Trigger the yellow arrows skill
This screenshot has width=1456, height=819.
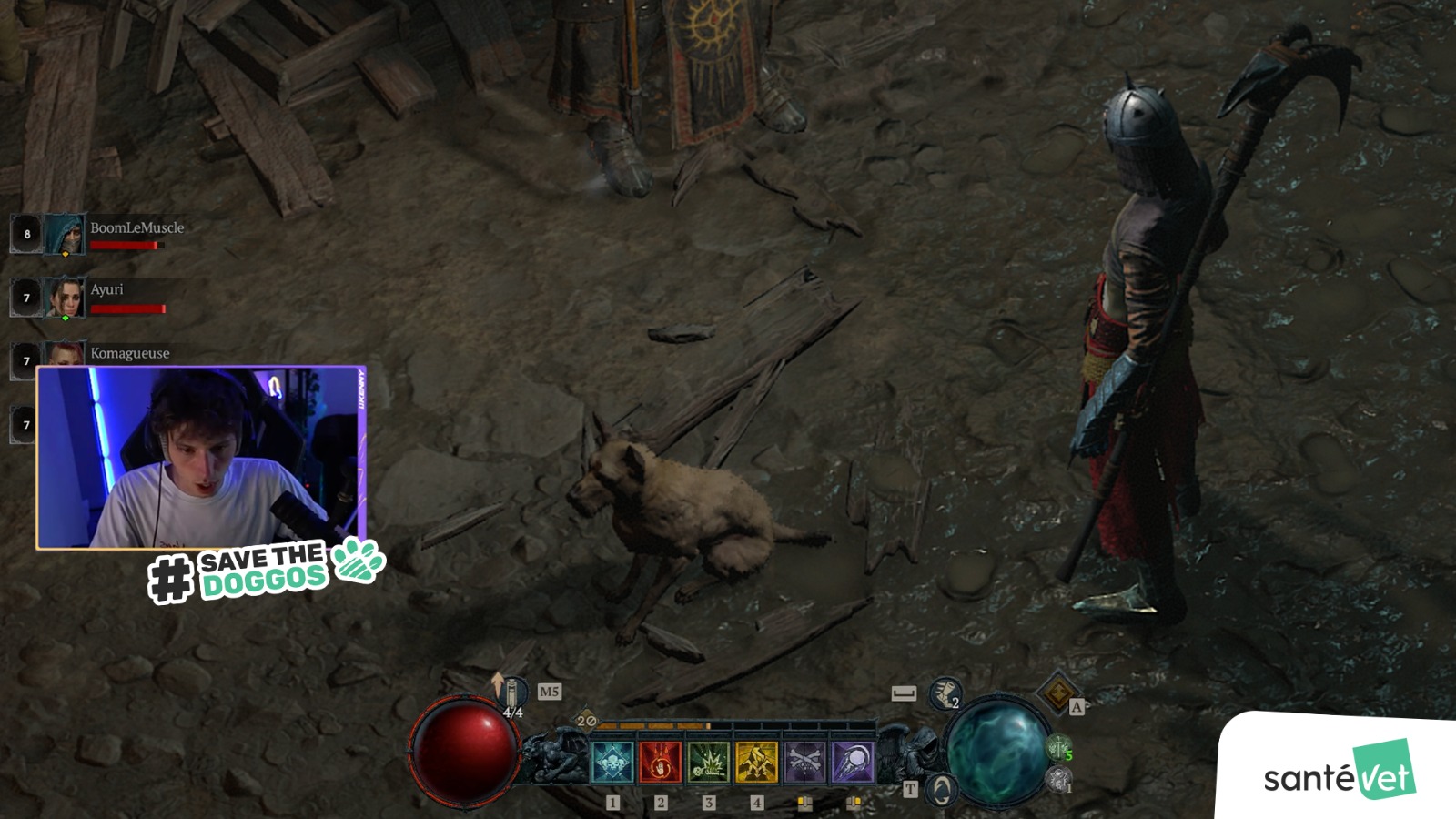tap(757, 762)
